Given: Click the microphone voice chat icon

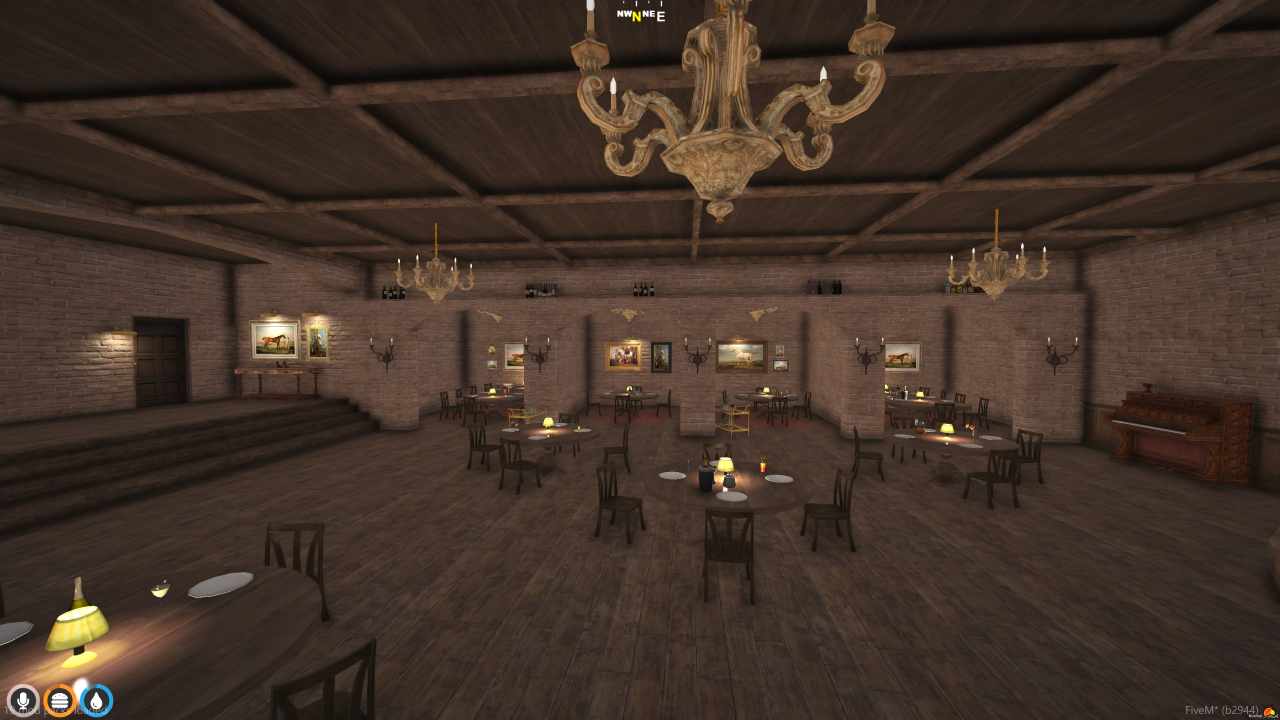Looking at the screenshot, I should point(22,701).
